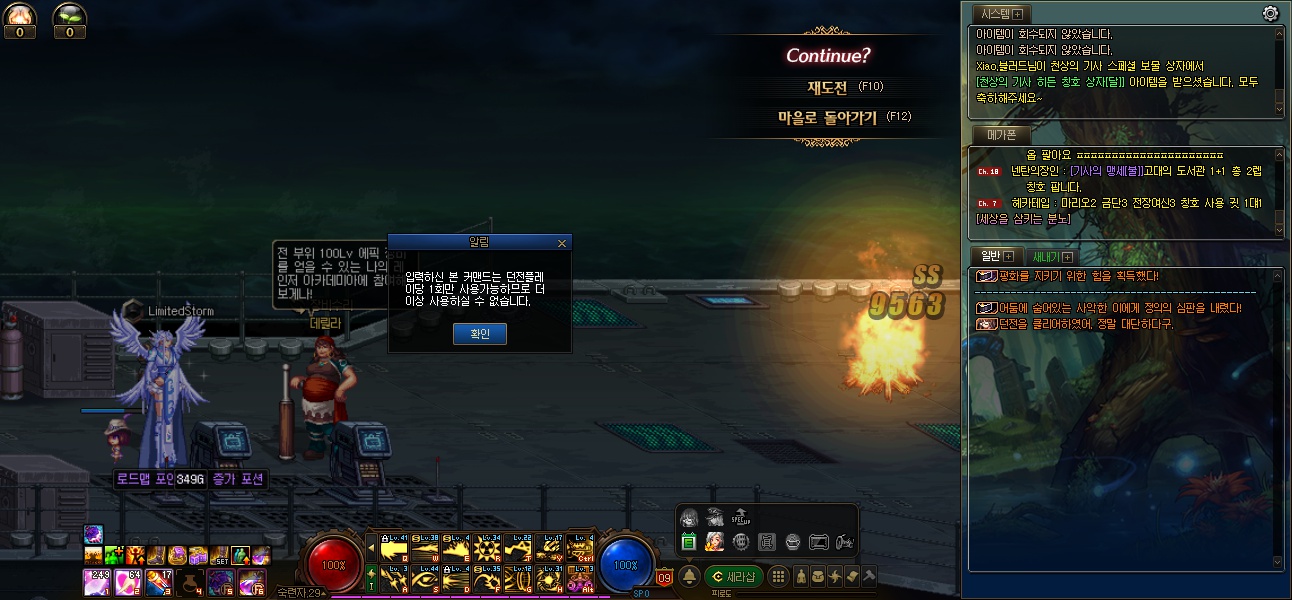Activate the Lv.41 locked skill on Q

point(394,548)
